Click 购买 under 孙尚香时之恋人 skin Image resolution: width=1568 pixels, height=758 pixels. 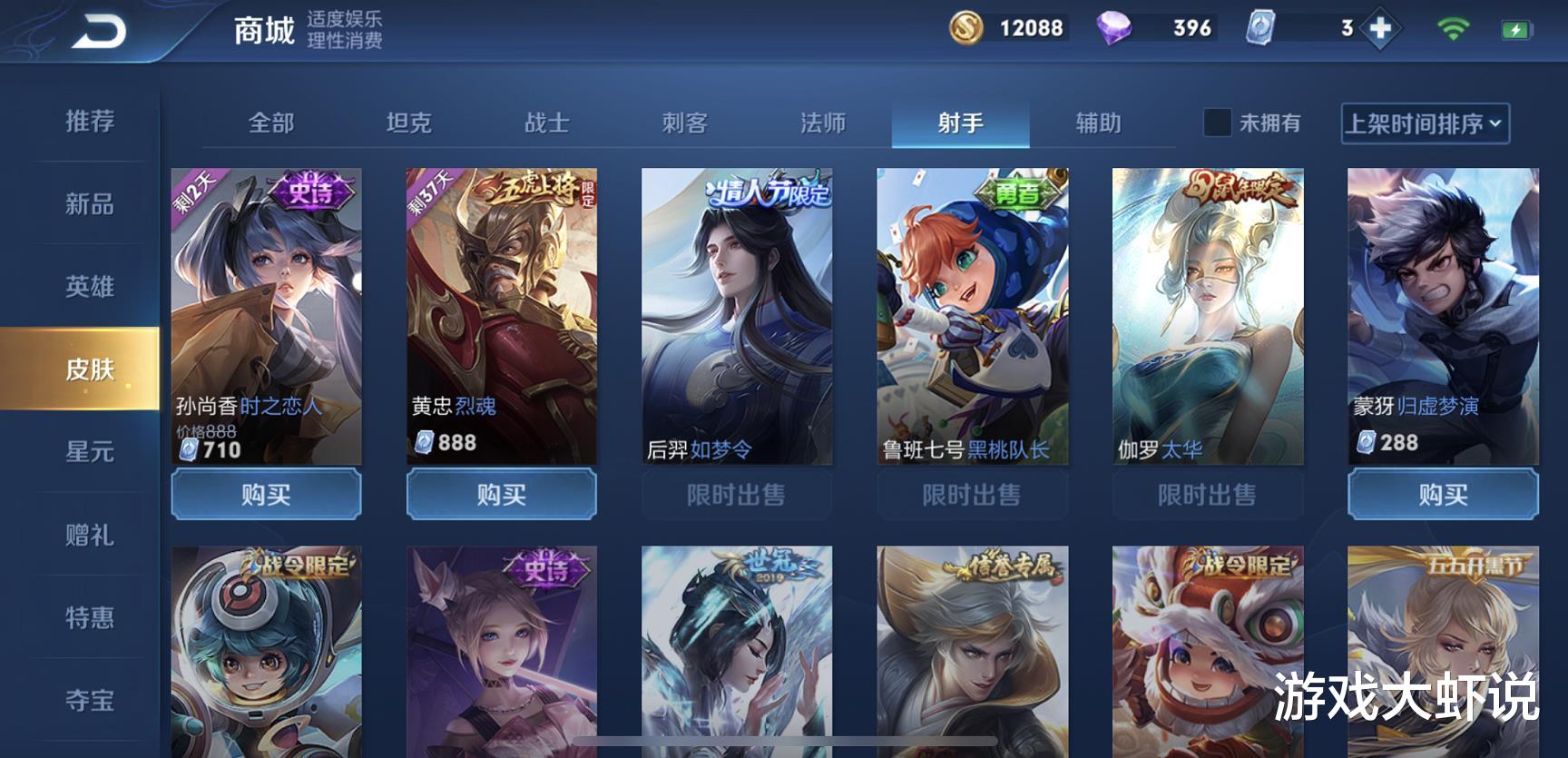point(266,495)
